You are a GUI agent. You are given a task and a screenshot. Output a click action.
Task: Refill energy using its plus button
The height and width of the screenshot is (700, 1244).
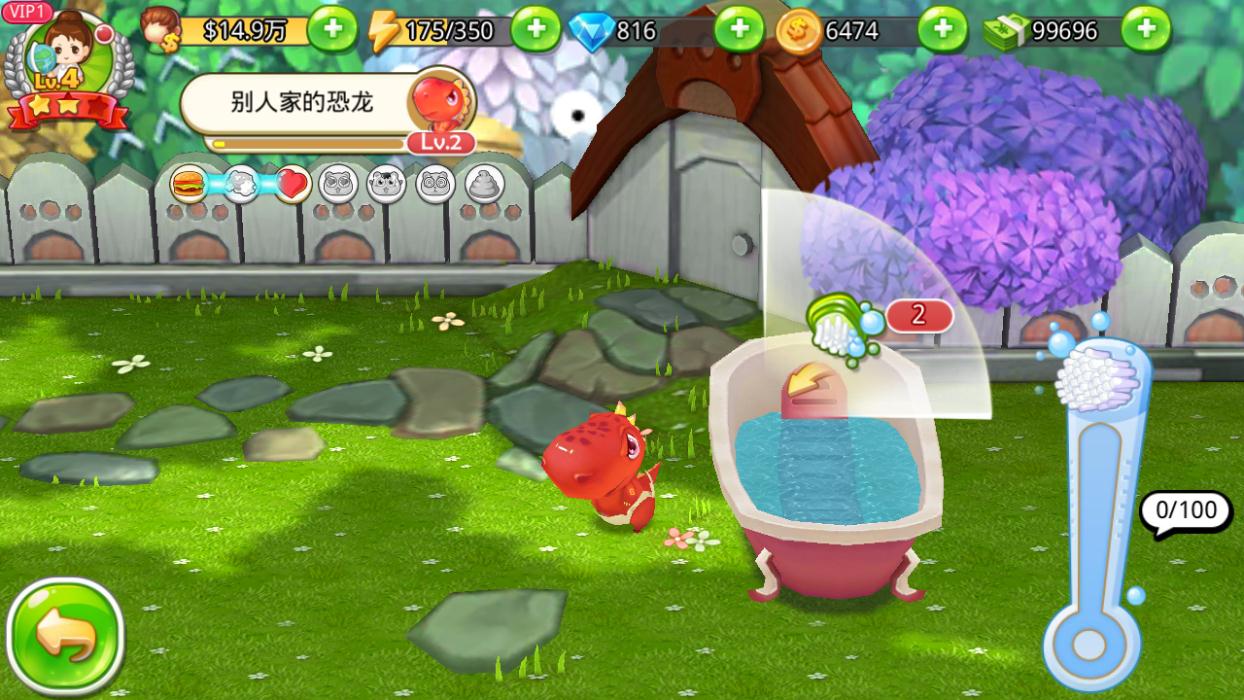point(535,30)
